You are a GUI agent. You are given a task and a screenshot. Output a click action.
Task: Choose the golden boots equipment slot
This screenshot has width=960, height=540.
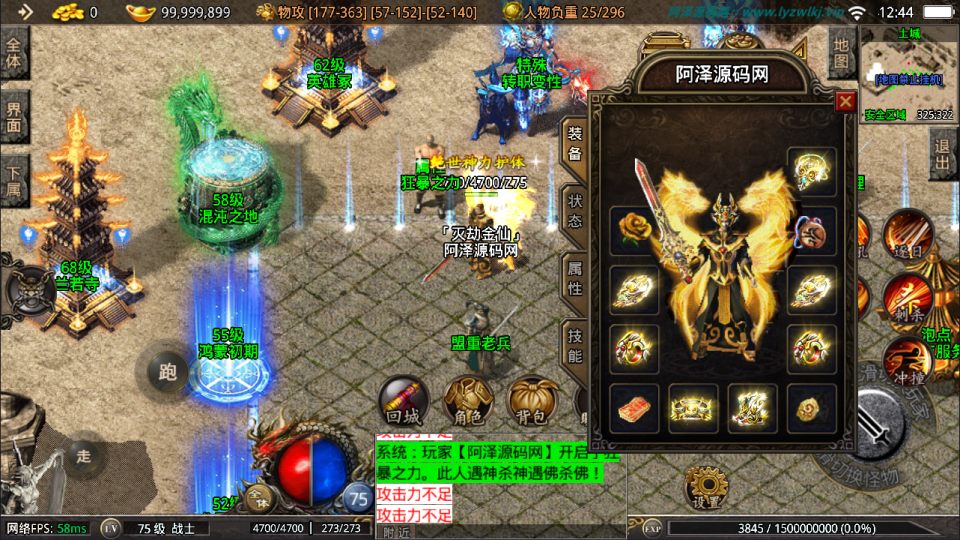[x=752, y=408]
